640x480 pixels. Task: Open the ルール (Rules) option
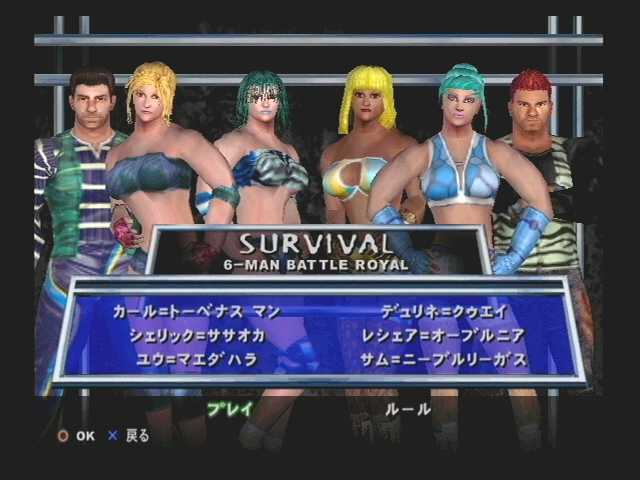coord(407,409)
